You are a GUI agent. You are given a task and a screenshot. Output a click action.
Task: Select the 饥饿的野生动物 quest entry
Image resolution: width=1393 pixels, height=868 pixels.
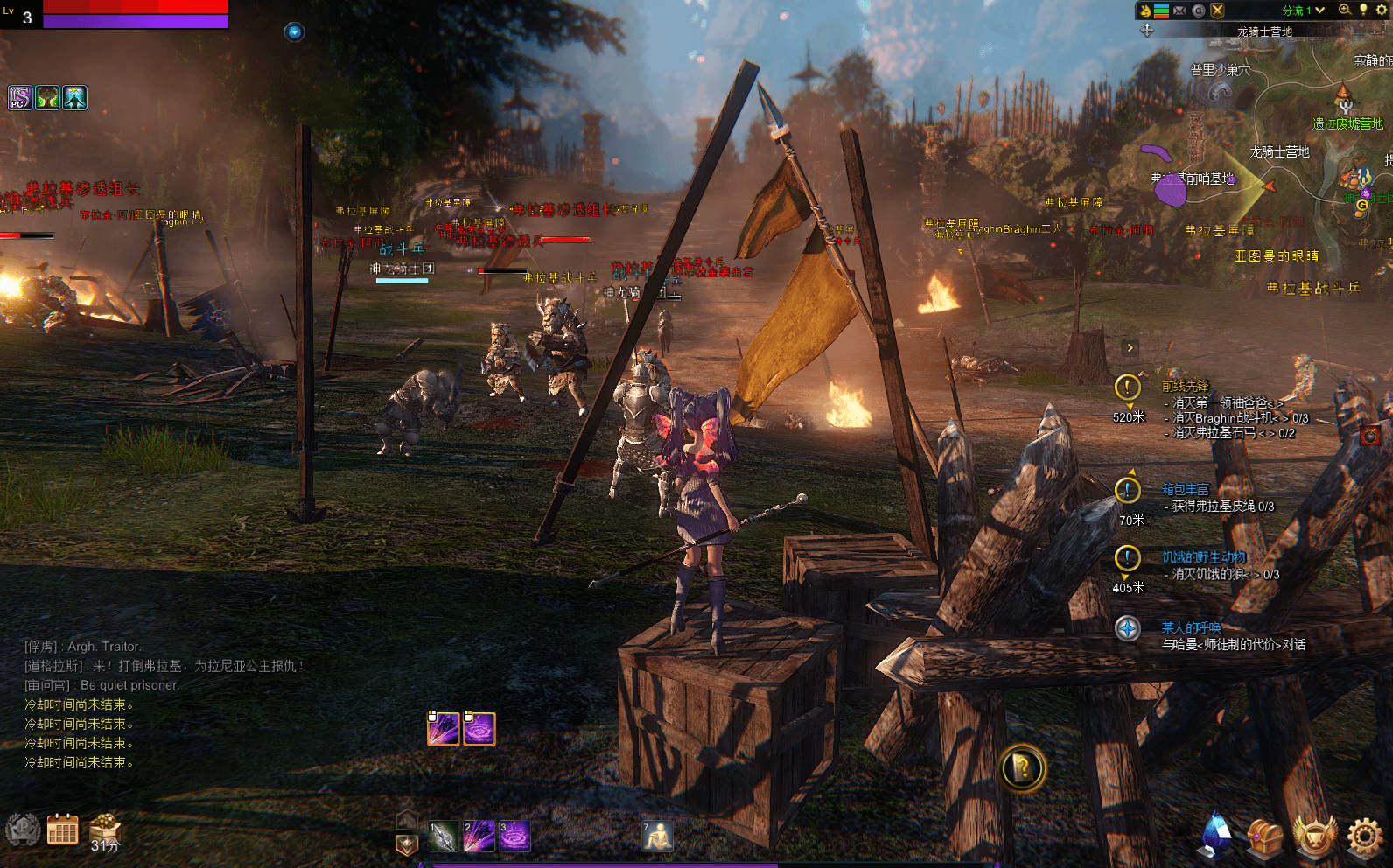tap(1203, 557)
